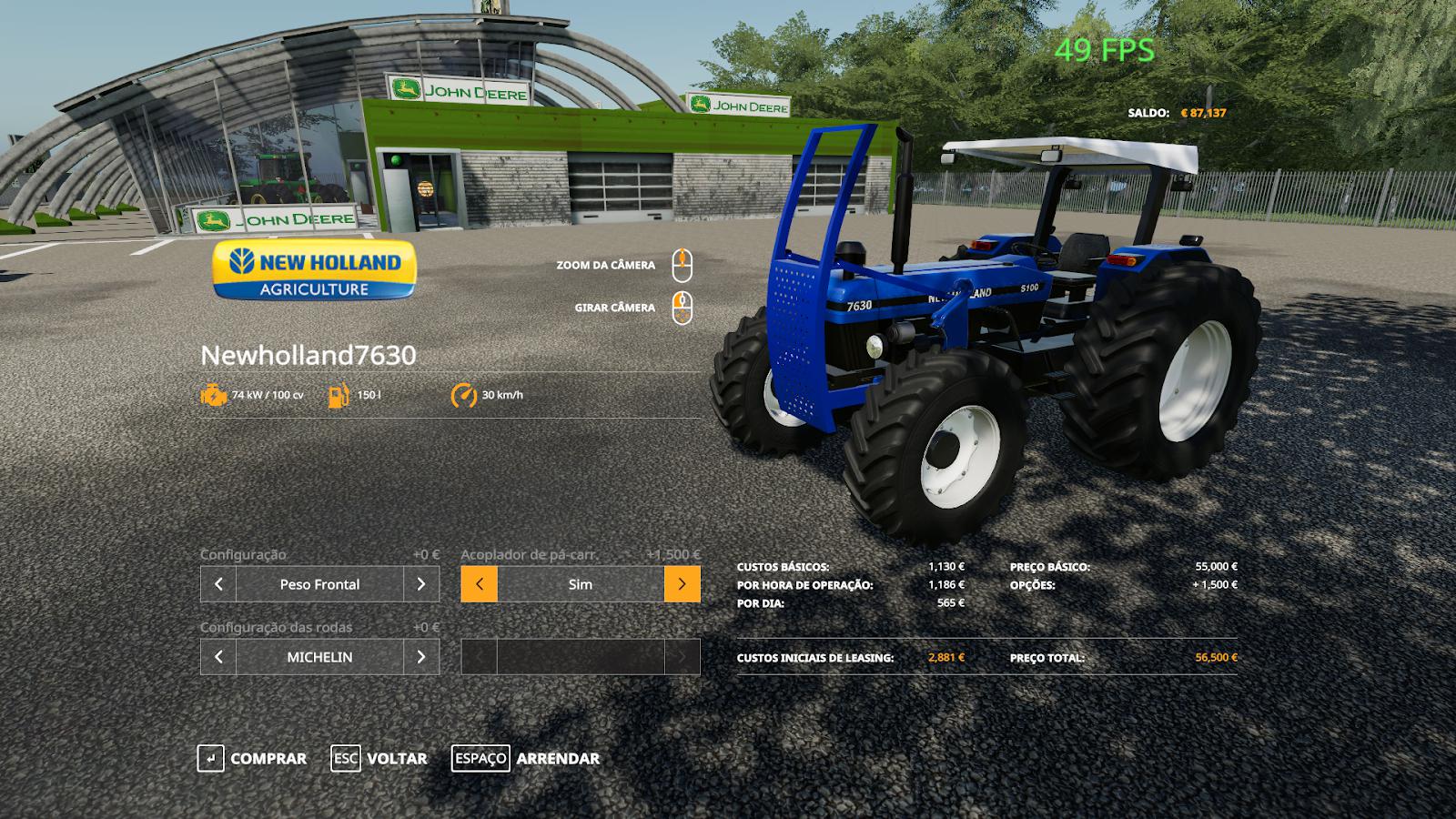Screen dimensions: 1456x819
Task: Buy the tractor with COMPRAR
Action: [x=252, y=758]
